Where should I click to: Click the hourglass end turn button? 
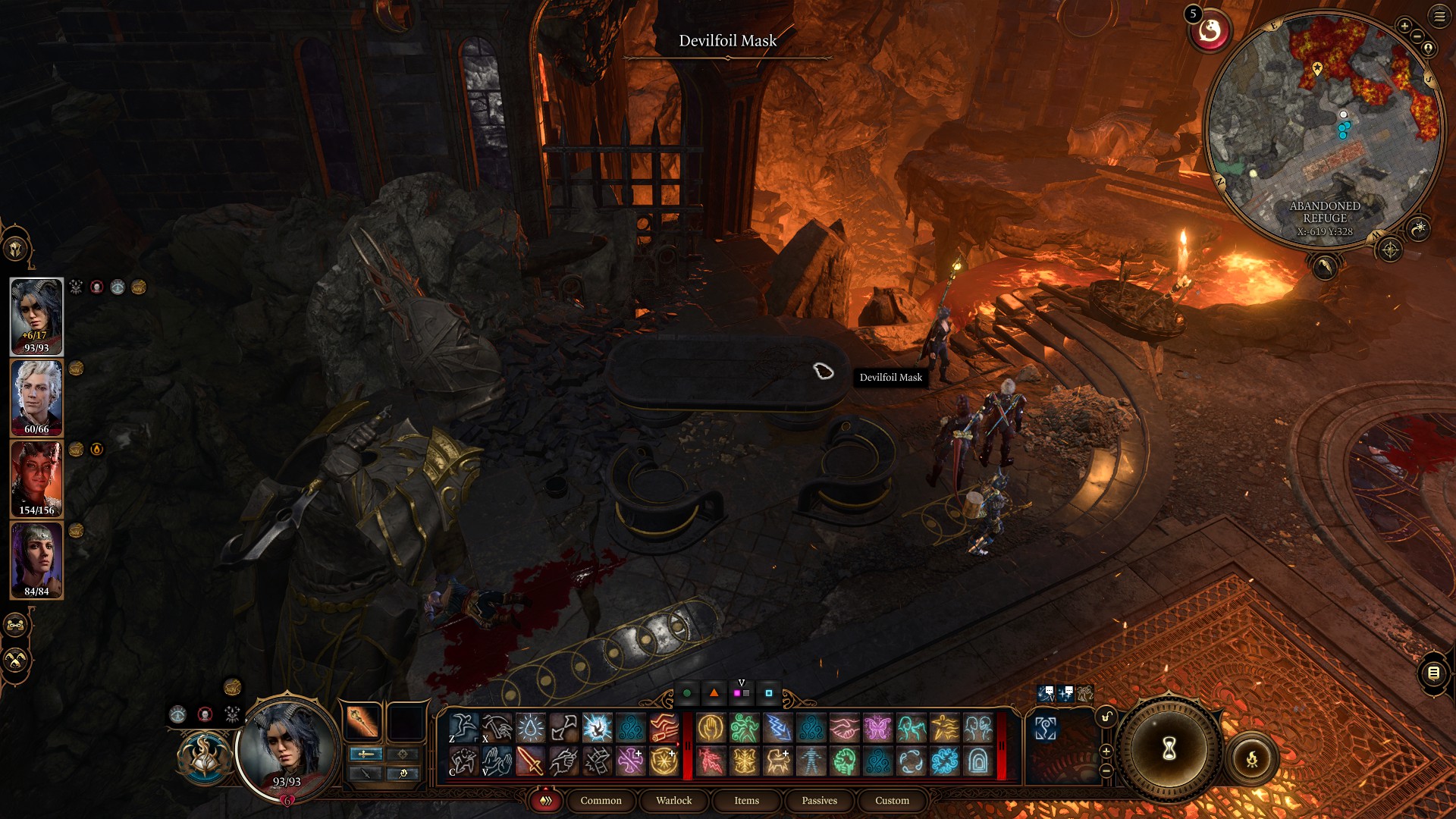(1169, 749)
